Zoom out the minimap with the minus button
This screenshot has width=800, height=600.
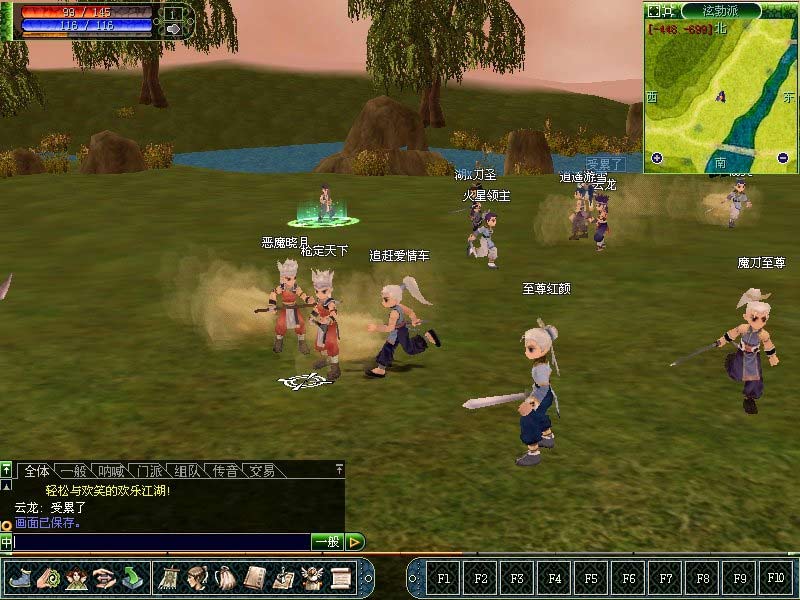[x=782, y=158]
